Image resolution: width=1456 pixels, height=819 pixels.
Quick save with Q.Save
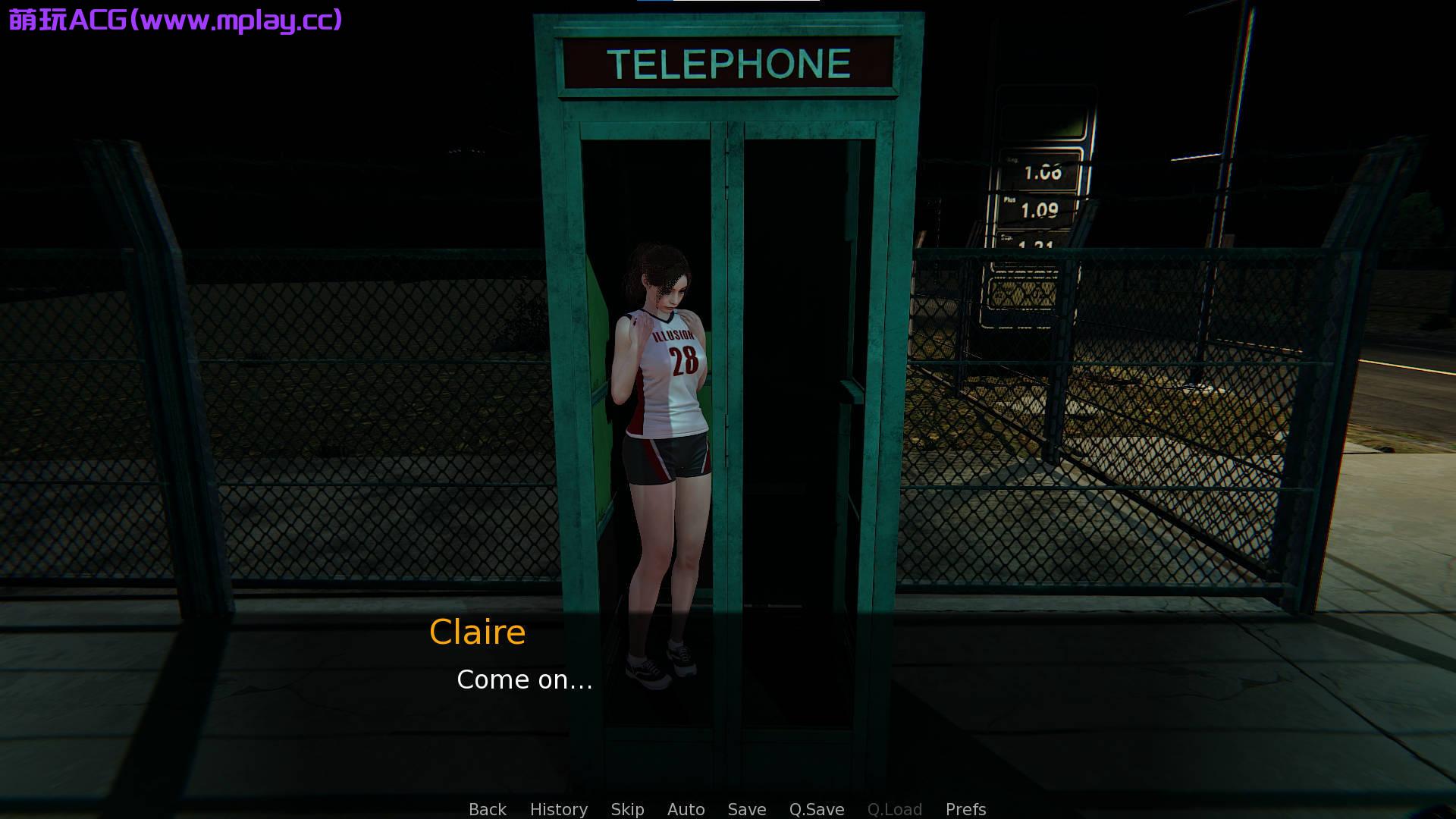coord(816,809)
